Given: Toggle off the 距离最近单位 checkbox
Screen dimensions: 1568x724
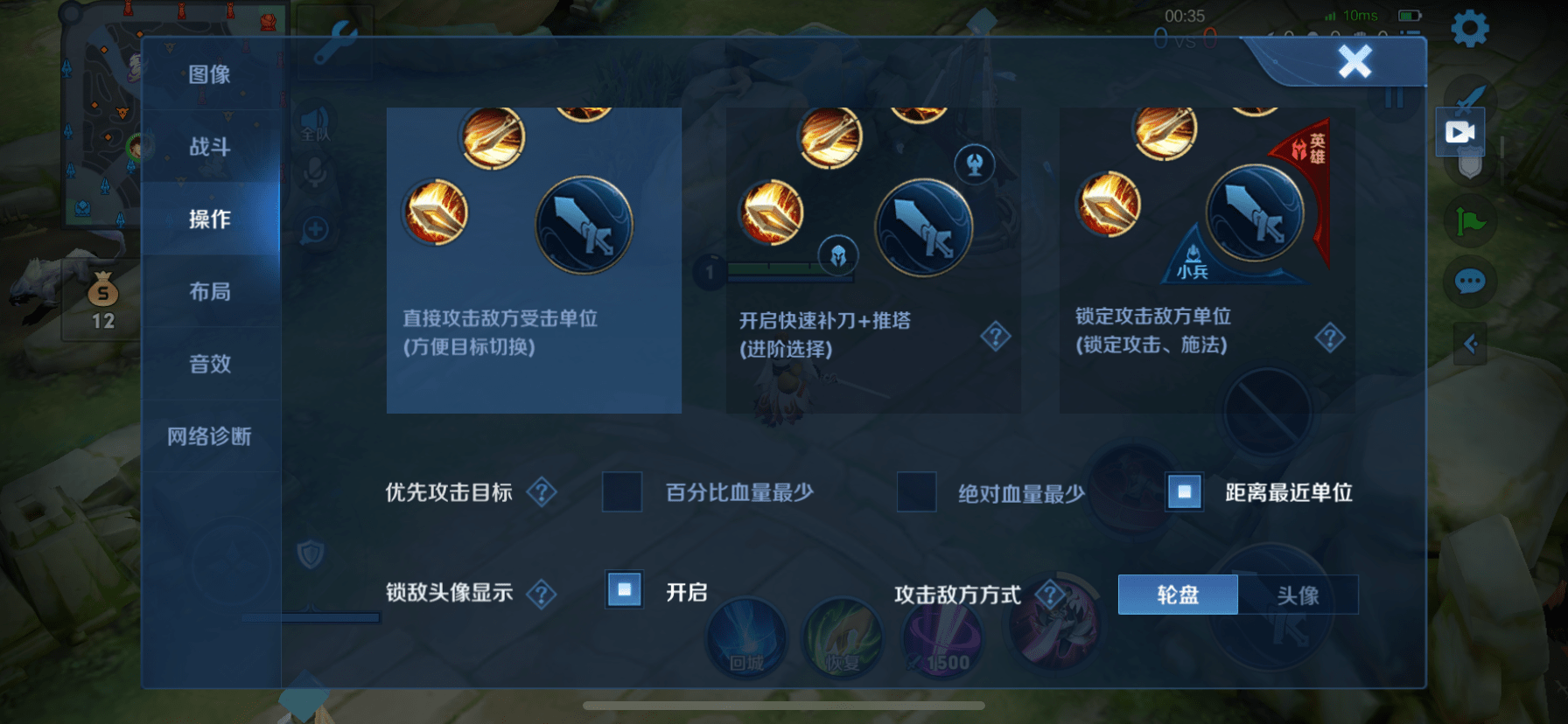Looking at the screenshot, I should click(1185, 492).
